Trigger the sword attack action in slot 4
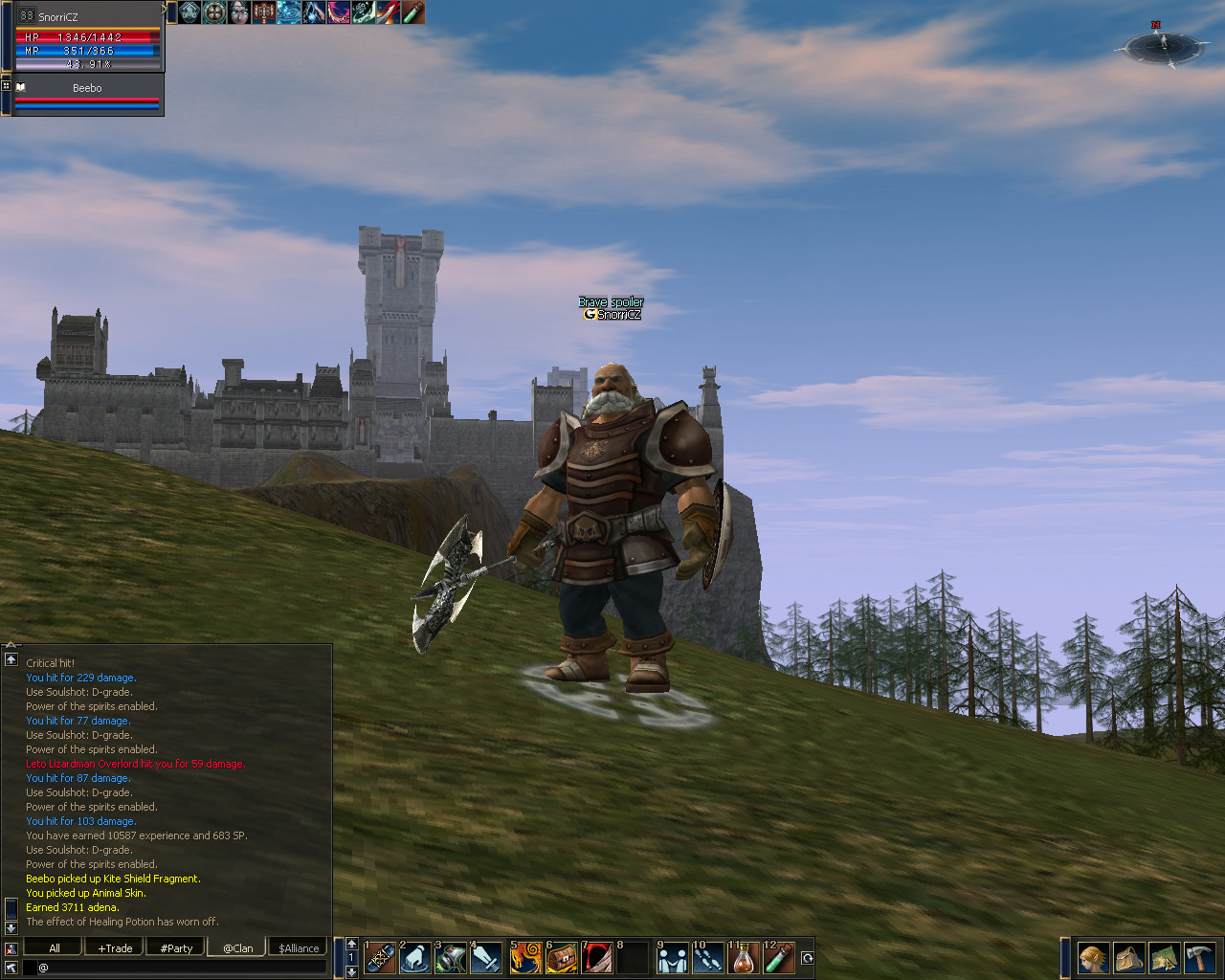1225x980 pixels. click(x=486, y=958)
